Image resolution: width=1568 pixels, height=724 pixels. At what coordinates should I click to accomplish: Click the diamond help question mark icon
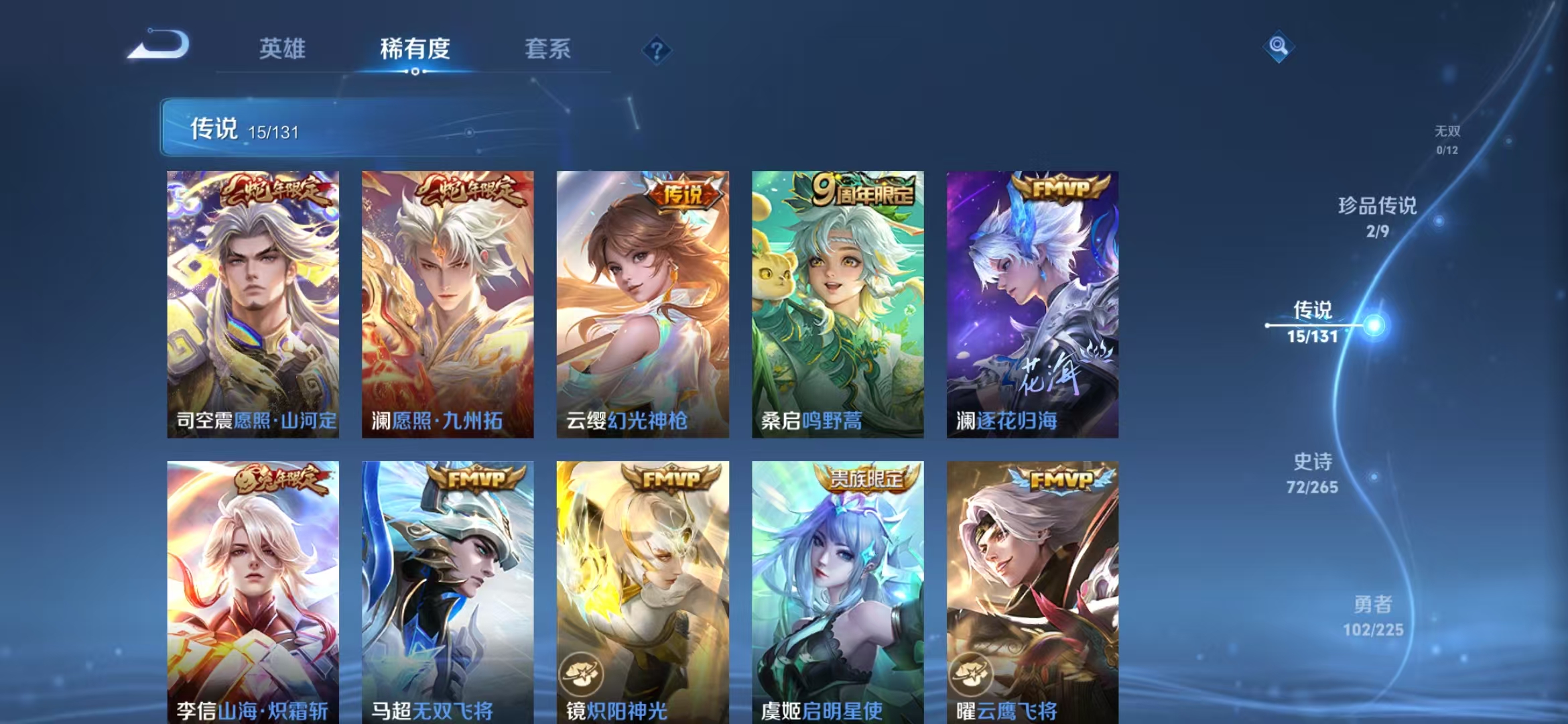659,50
